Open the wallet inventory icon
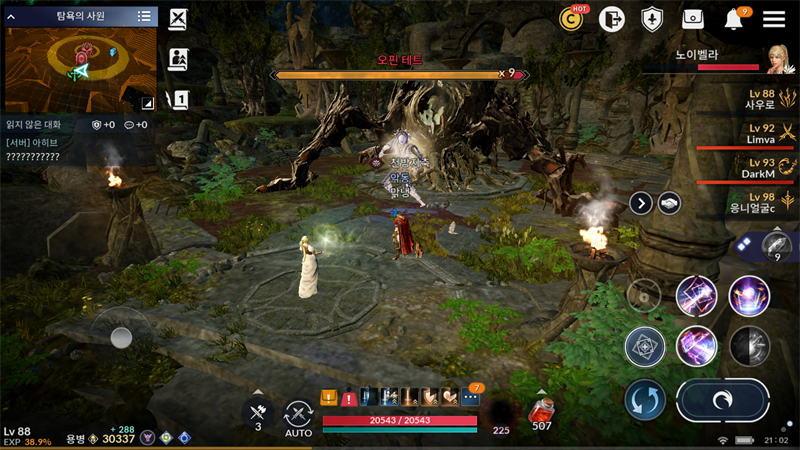800x450 pixels. pos(692,19)
